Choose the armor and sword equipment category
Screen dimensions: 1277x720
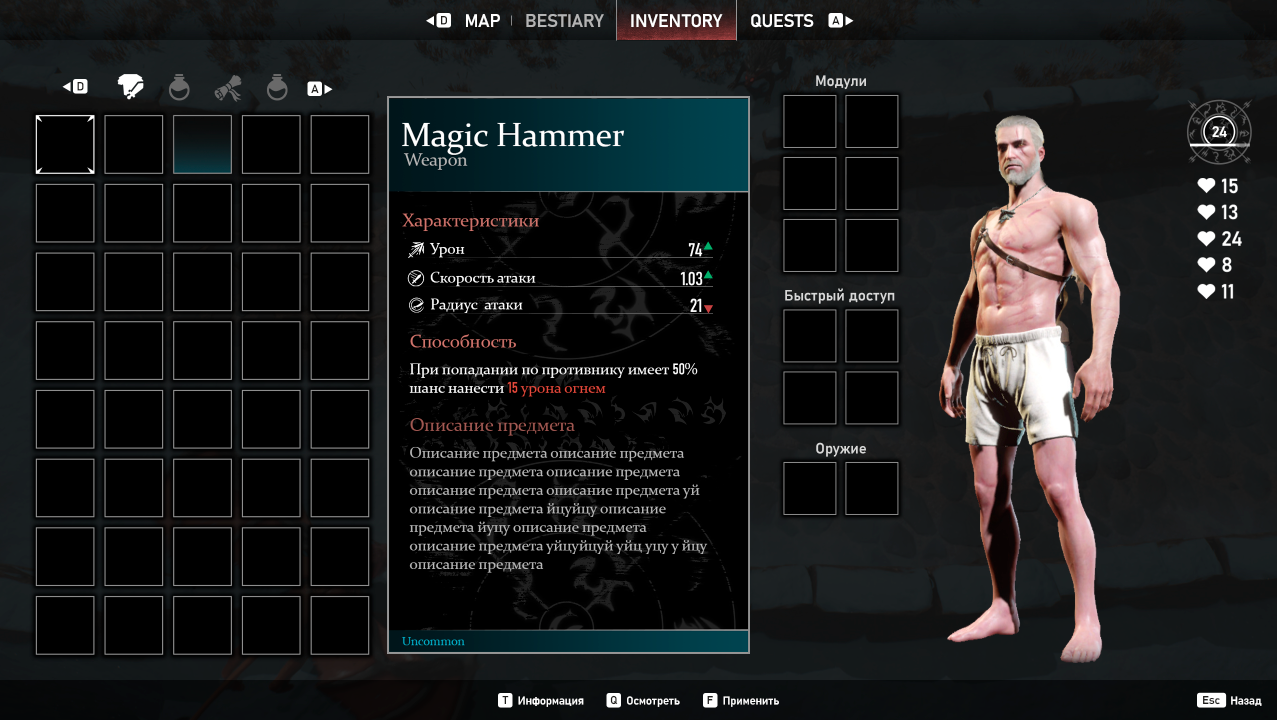click(x=130, y=88)
